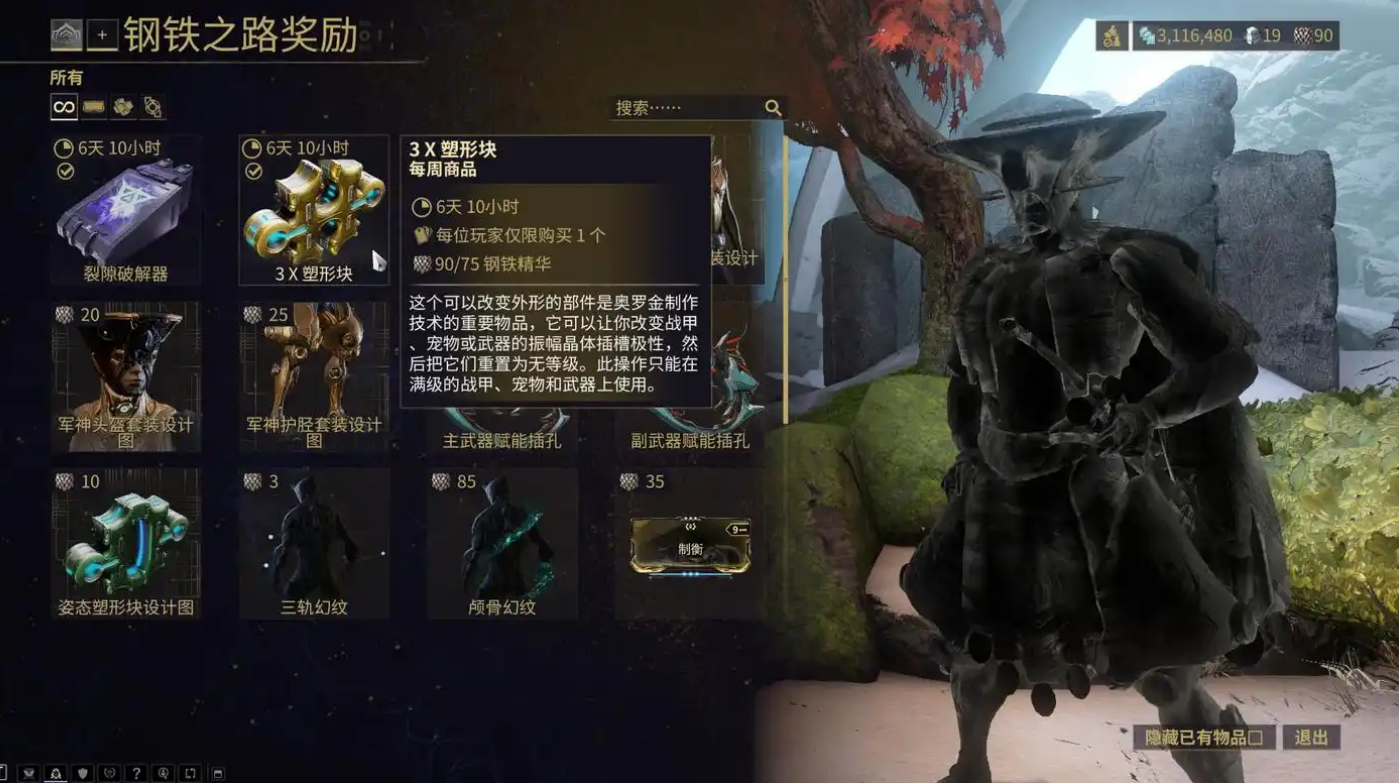Show all items with the infinity filter
The height and width of the screenshot is (783, 1399).
[64, 107]
